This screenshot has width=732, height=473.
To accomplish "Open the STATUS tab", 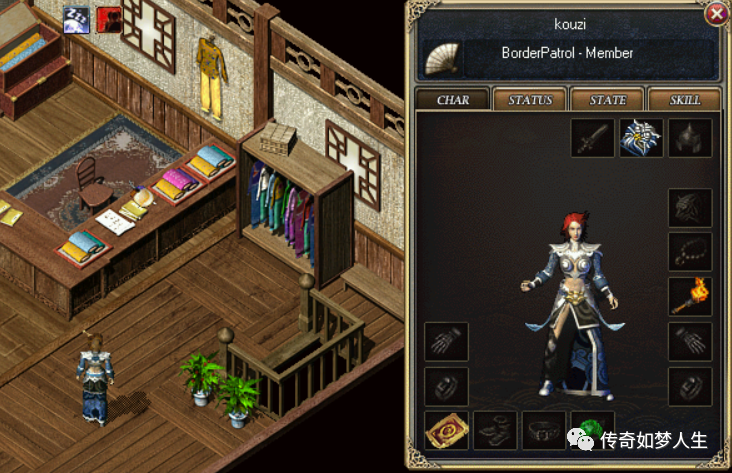I will (530, 100).
